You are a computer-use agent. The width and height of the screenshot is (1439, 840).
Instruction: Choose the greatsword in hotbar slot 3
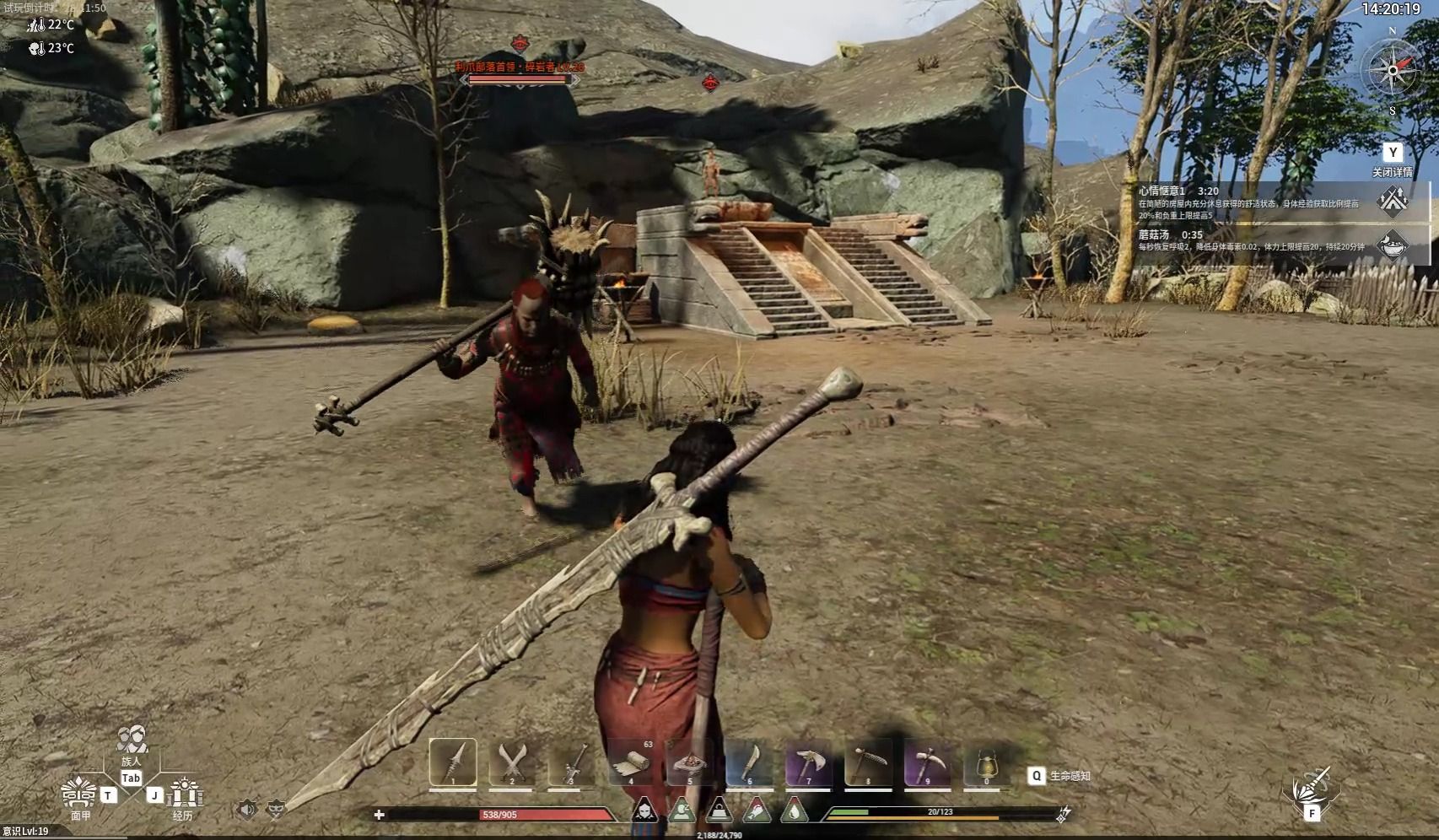(x=571, y=764)
